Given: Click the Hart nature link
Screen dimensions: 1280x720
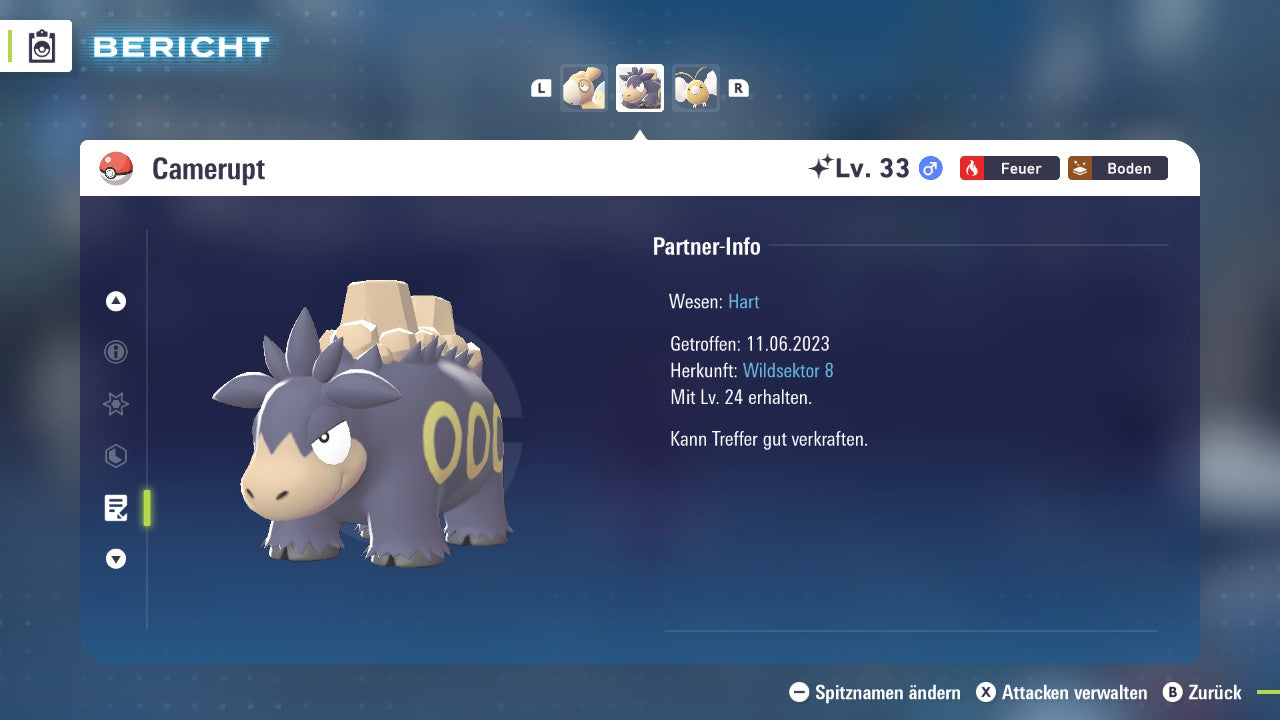Looking at the screenshot, I should click(x=743, y=301).
